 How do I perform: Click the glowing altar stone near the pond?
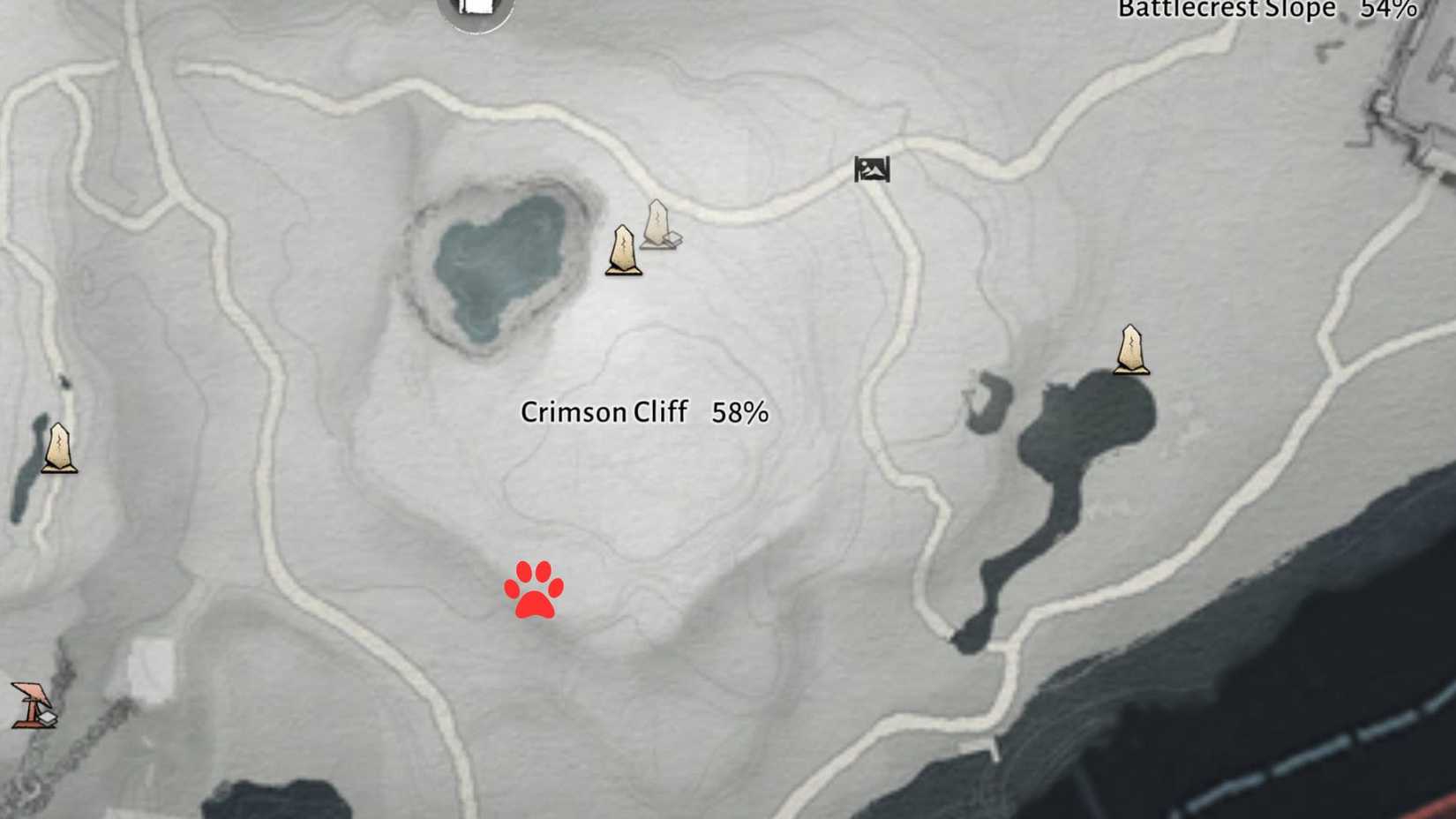(623, 247)
